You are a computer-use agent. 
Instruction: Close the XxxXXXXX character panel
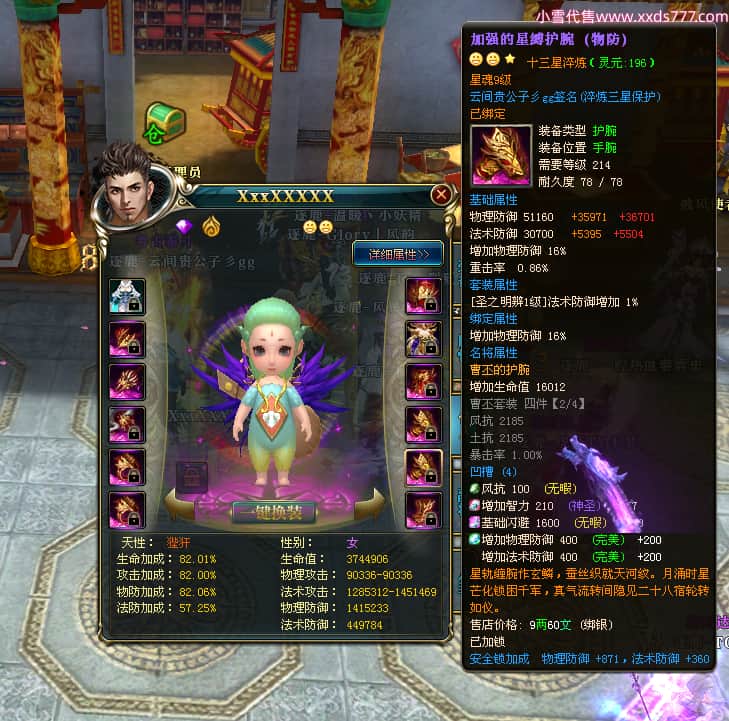click(x=441, y=195)
